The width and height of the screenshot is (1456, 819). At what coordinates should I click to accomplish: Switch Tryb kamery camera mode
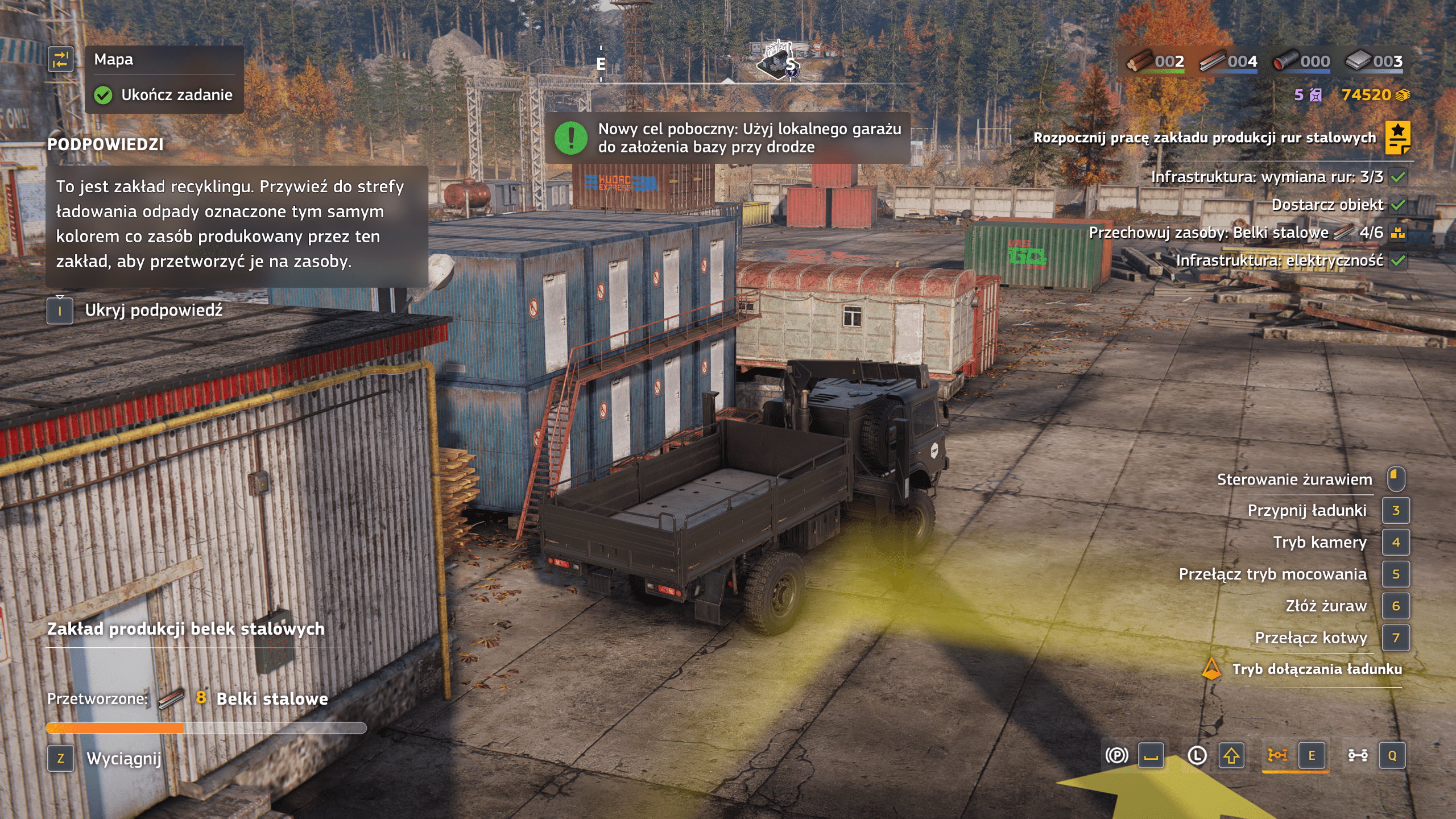coord(1319,543)
